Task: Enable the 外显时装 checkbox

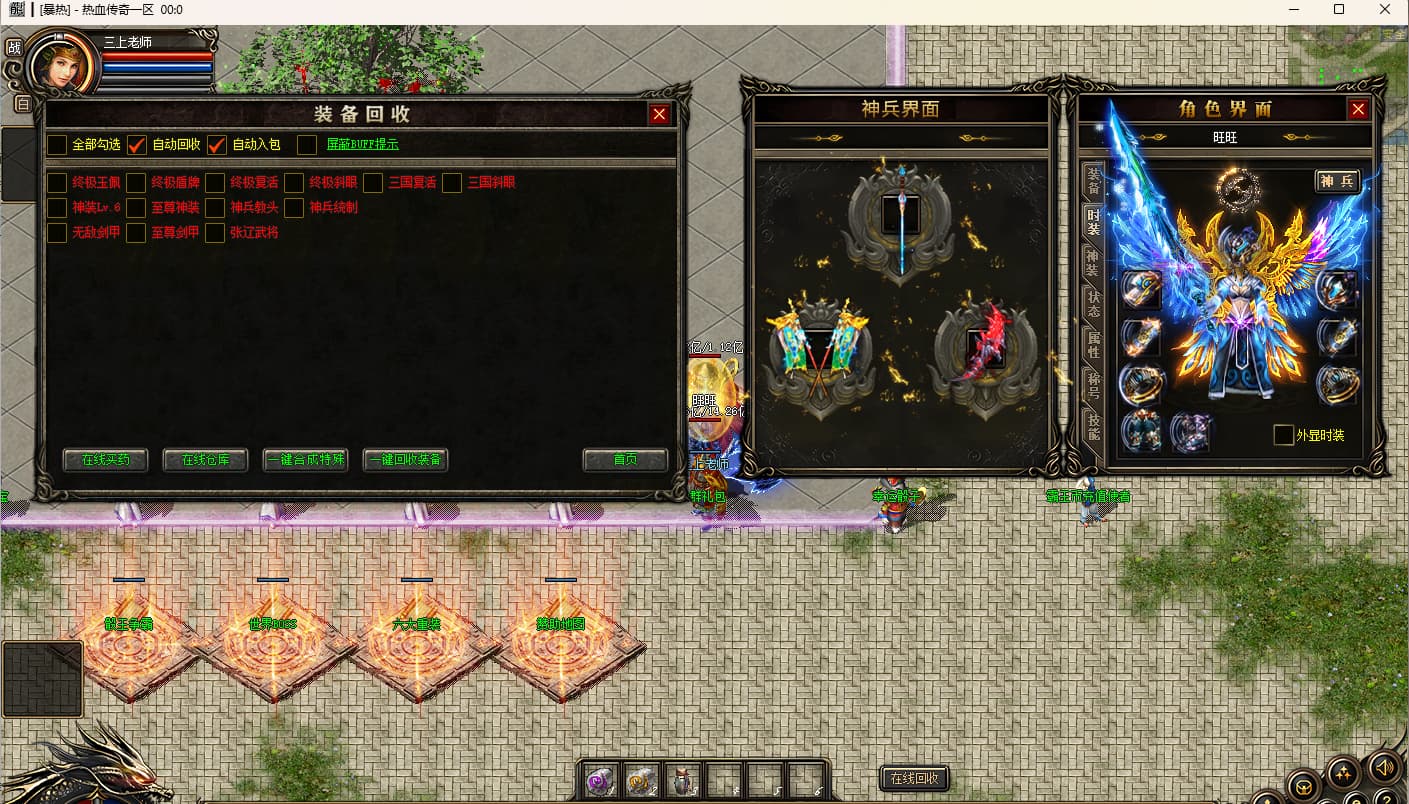Action: pyautogui.click(x=1283, y=436)
